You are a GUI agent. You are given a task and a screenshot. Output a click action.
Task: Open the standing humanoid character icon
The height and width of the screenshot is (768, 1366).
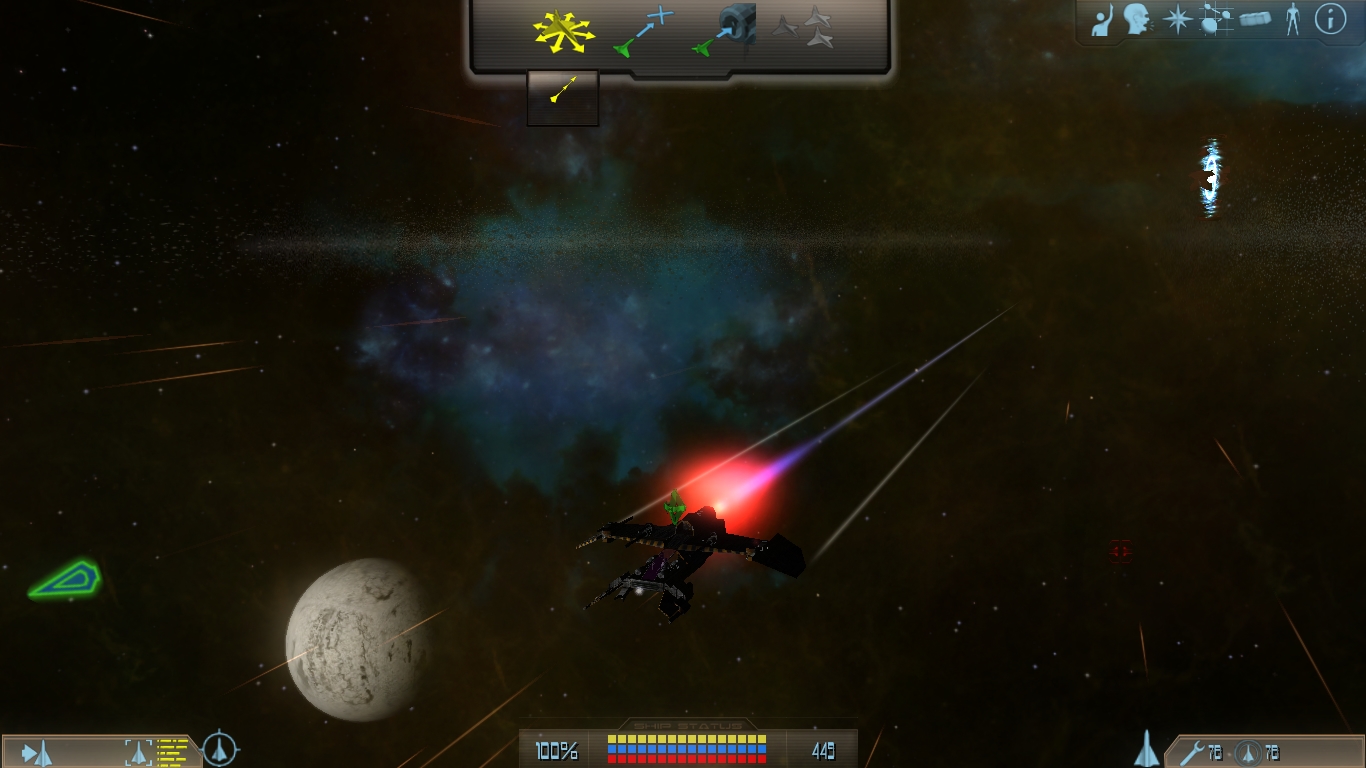pos(1293,20)
